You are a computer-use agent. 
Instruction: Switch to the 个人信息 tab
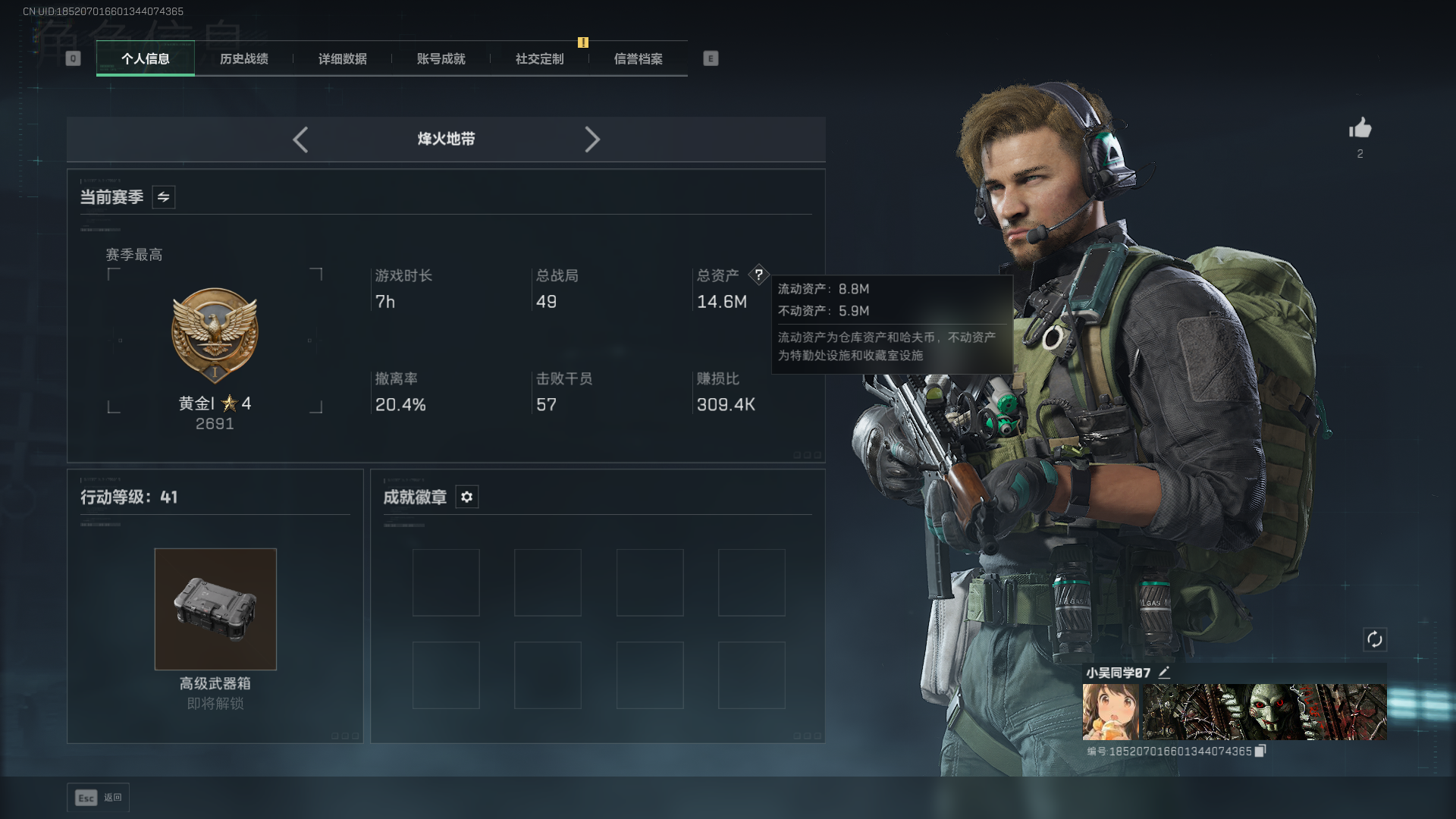145,59
